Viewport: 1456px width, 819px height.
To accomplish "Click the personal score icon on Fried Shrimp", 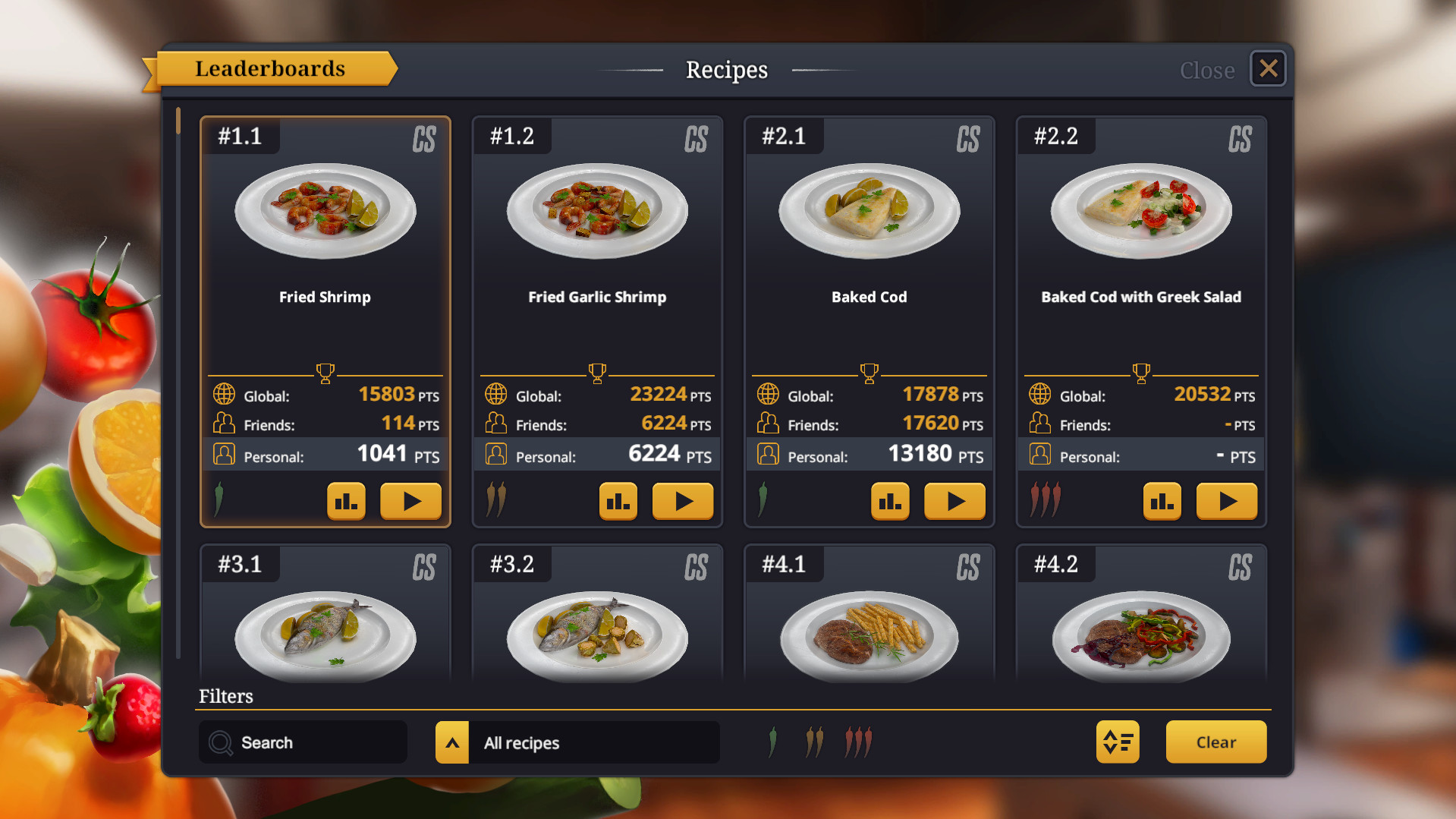I will 224,455.
